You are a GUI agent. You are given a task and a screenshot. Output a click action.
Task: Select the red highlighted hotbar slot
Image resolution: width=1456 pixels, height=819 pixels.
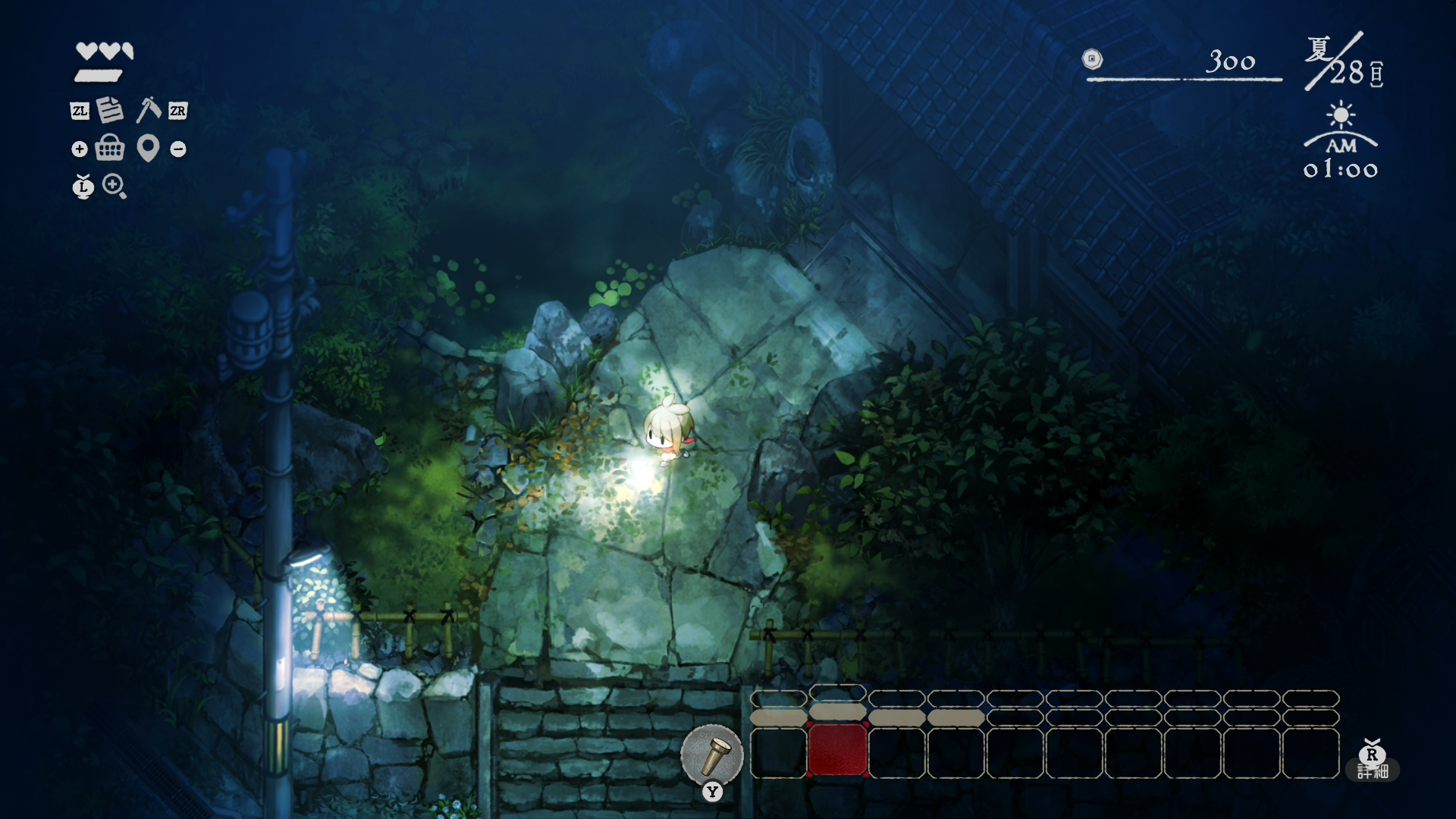(x=838, y=750)
